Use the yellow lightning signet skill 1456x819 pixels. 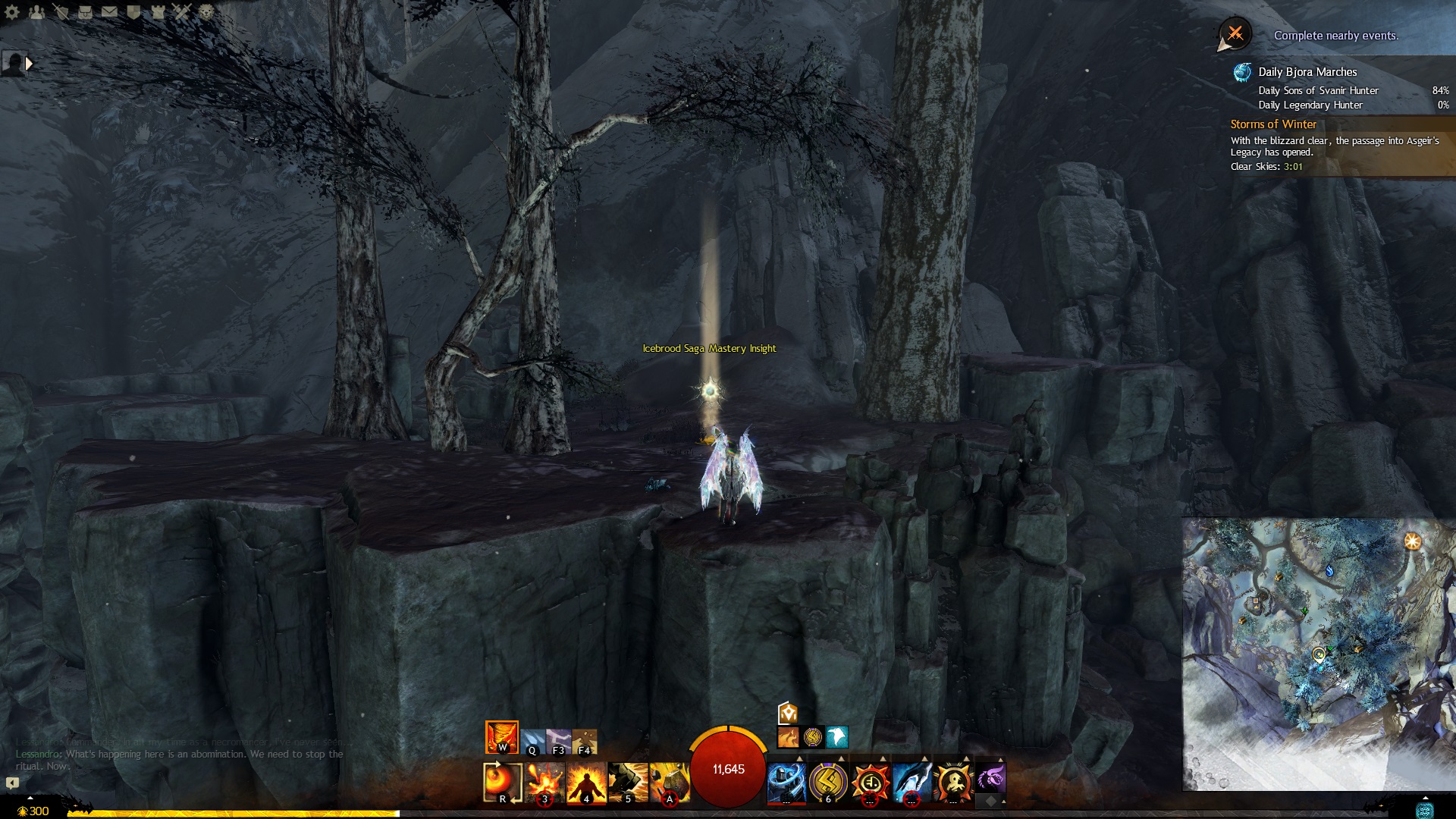point(828,782)
